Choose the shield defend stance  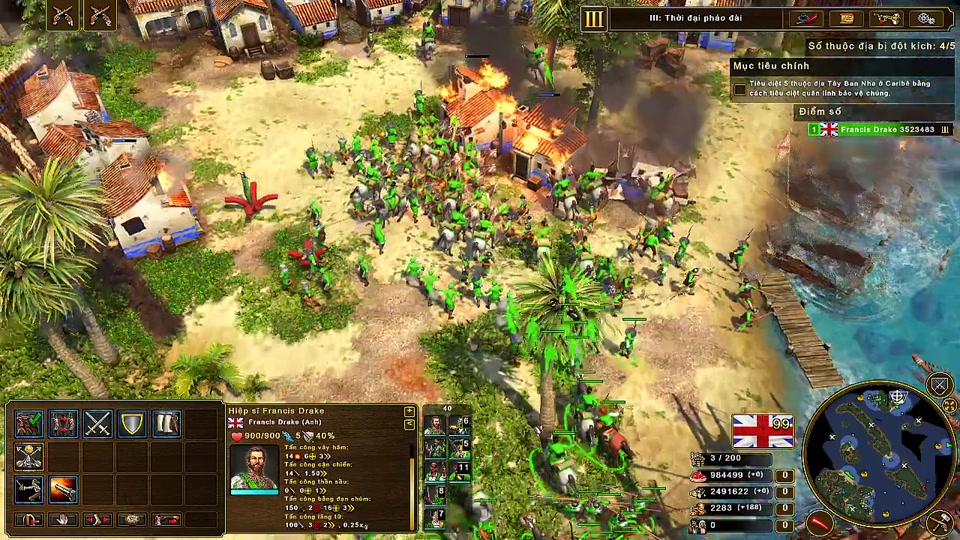pyautogui.click(x=132, y=424)
